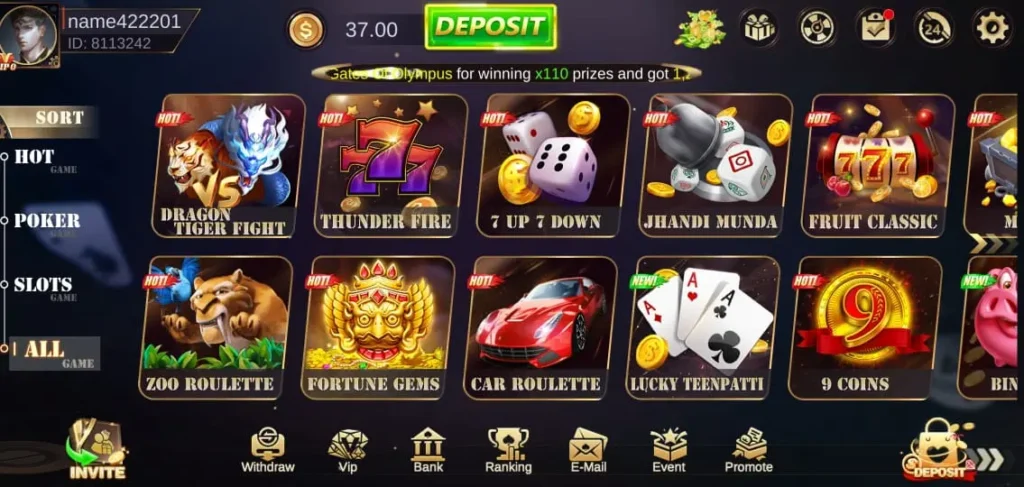Choose the Fruit Classic game tile

click(878, 165)
